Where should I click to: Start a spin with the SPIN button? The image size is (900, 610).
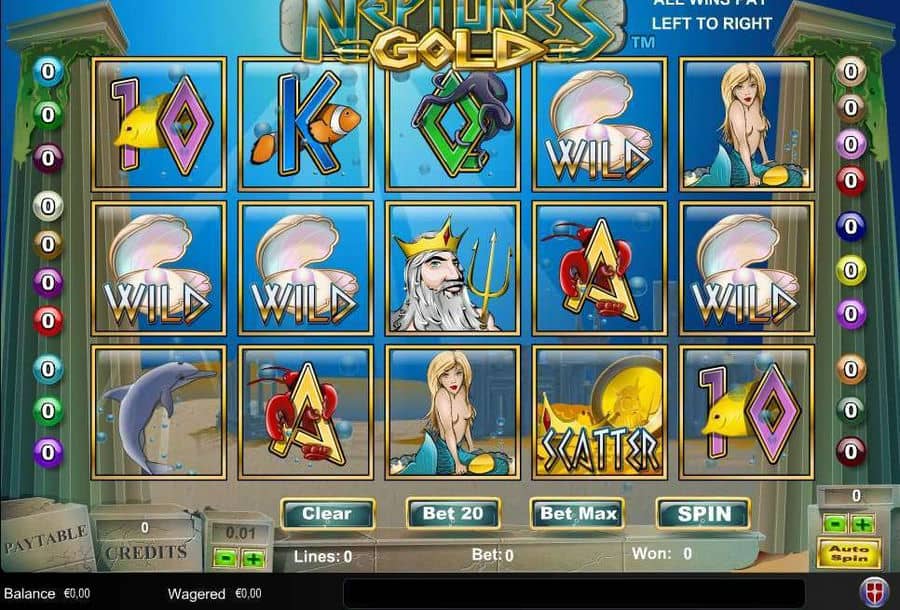point(703,514)
